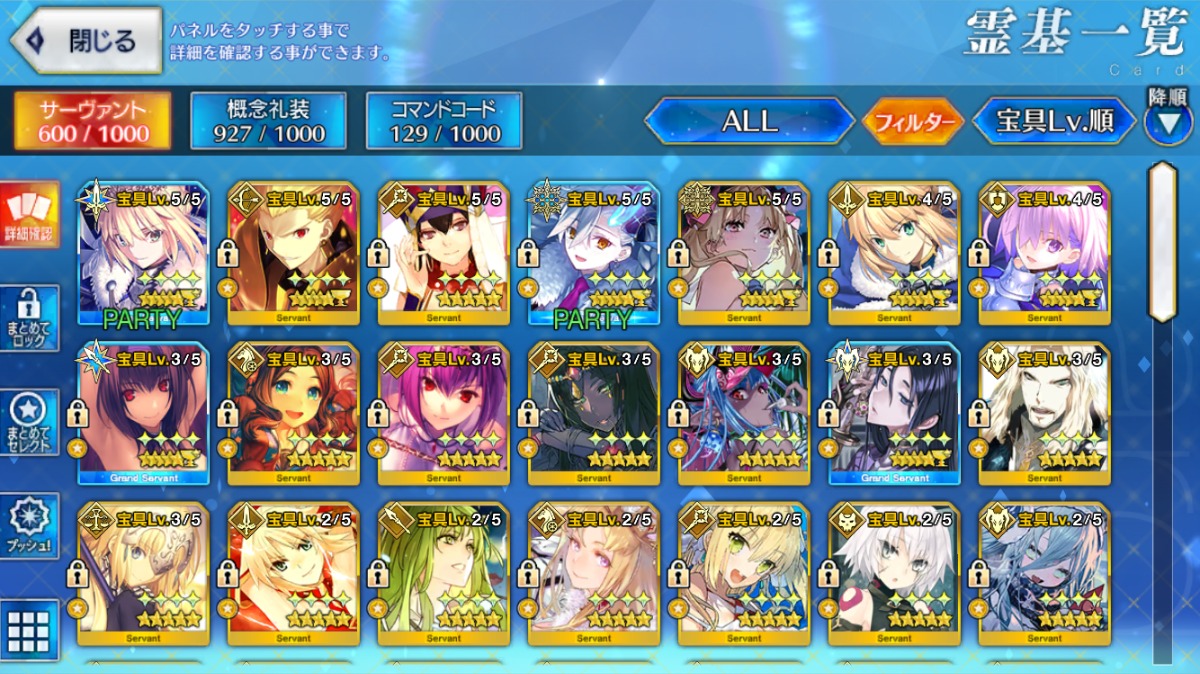Image resolution: width=1200 pixels, height=674 pixels.
Task: Choose the まとめてロック bulk lock button
Action: 29,319
